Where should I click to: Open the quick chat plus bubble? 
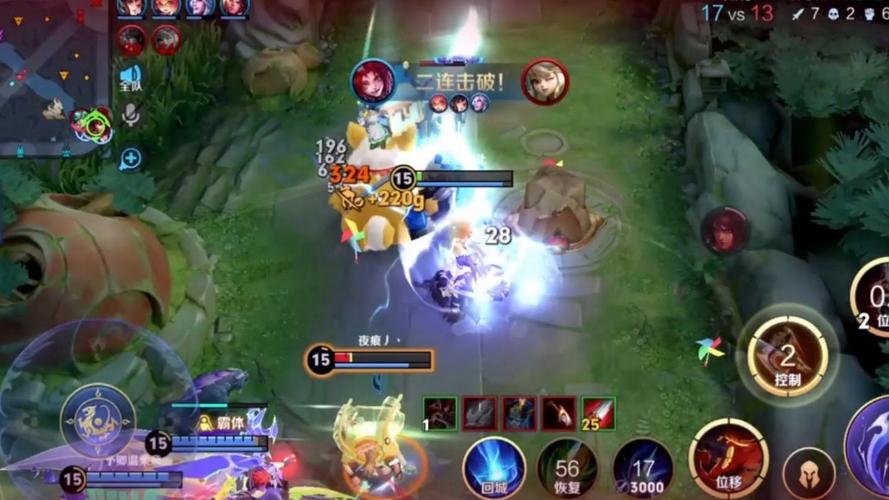(131, 158)
